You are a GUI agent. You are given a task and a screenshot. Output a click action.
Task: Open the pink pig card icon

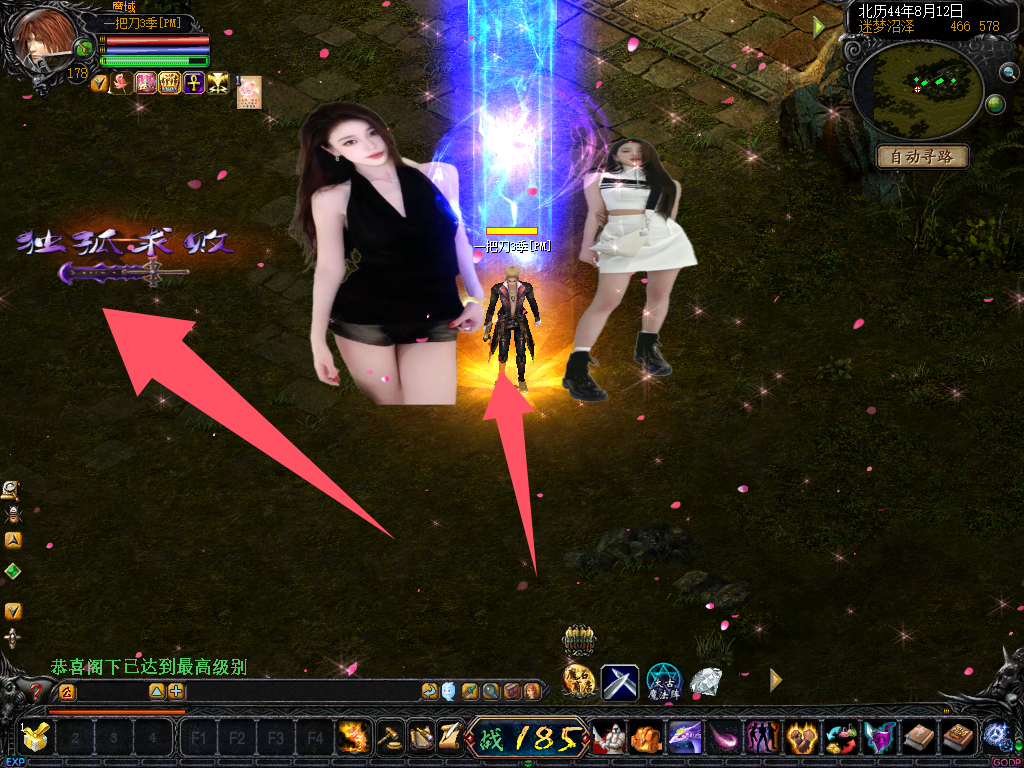[249, 92]
